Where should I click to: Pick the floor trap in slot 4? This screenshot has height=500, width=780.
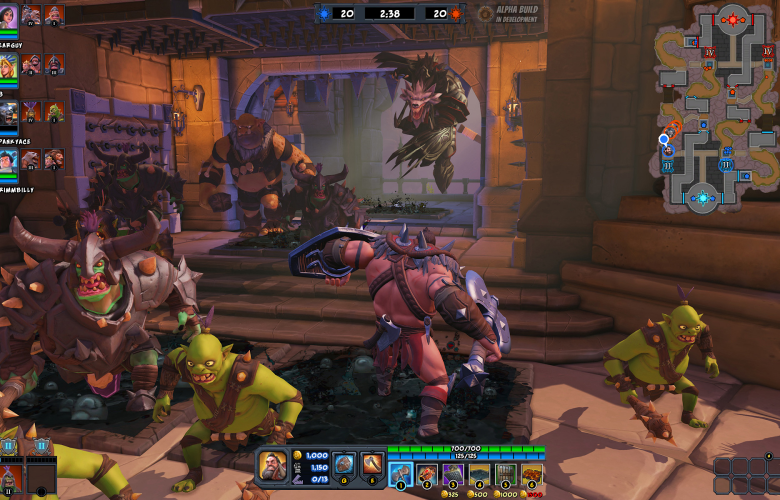click(x=480, y=474)
